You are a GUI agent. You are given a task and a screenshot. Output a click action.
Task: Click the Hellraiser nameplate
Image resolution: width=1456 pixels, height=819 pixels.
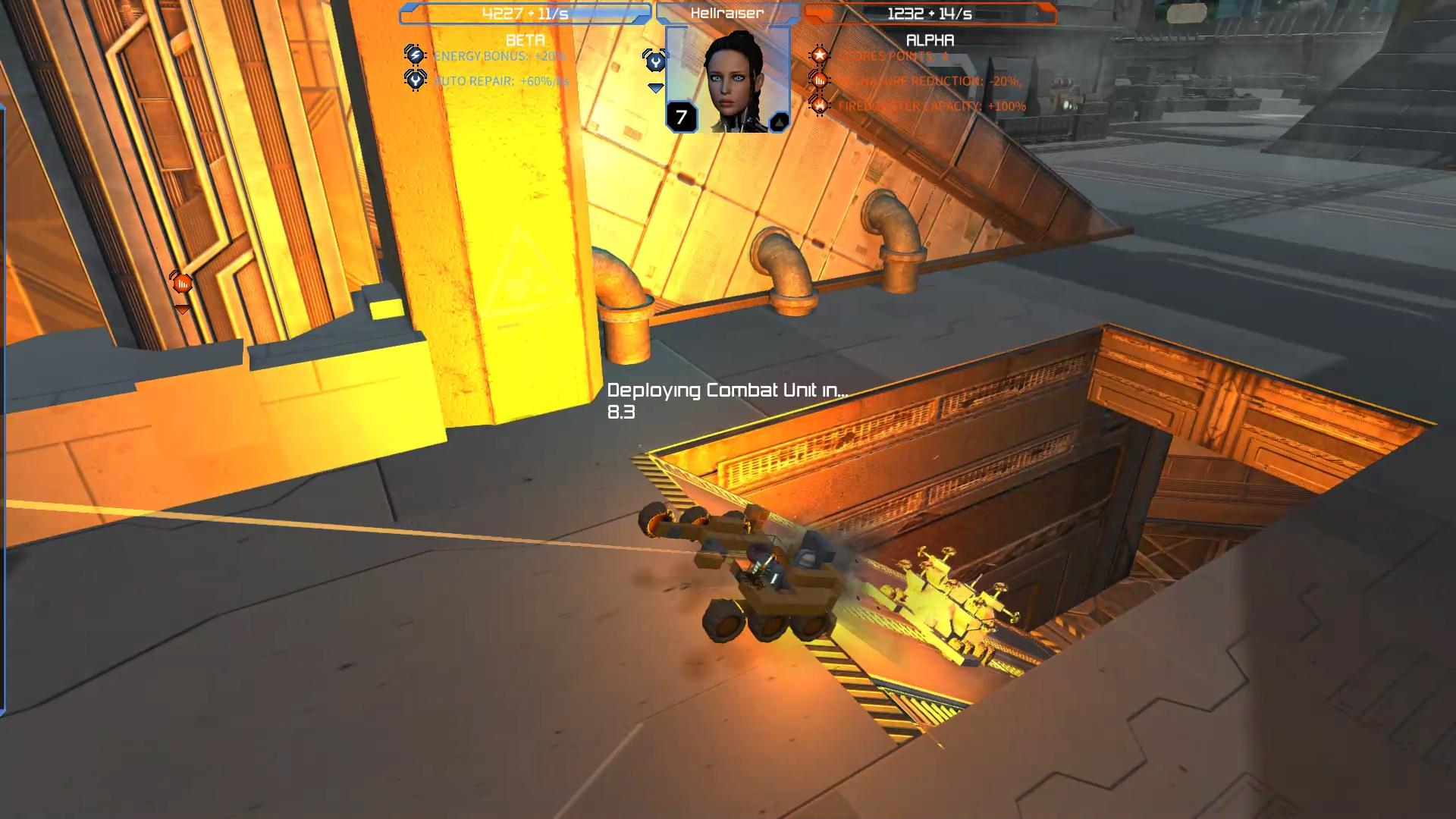(x=726, y=11)
